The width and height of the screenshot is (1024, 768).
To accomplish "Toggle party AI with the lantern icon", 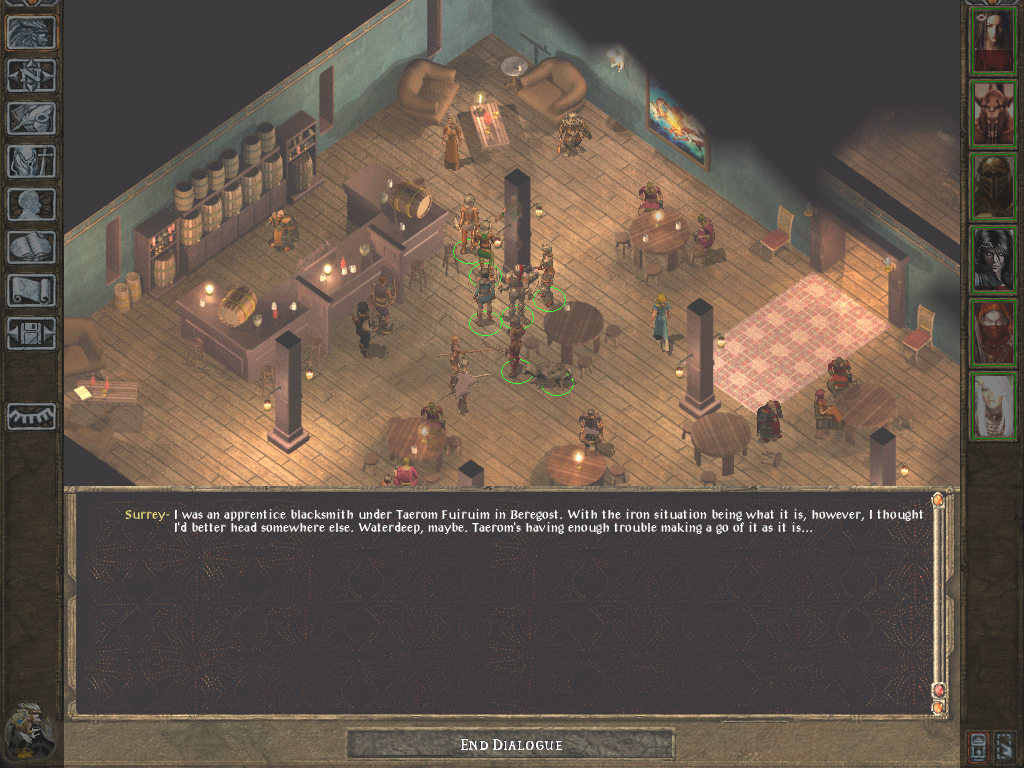I will click(978, 745).
